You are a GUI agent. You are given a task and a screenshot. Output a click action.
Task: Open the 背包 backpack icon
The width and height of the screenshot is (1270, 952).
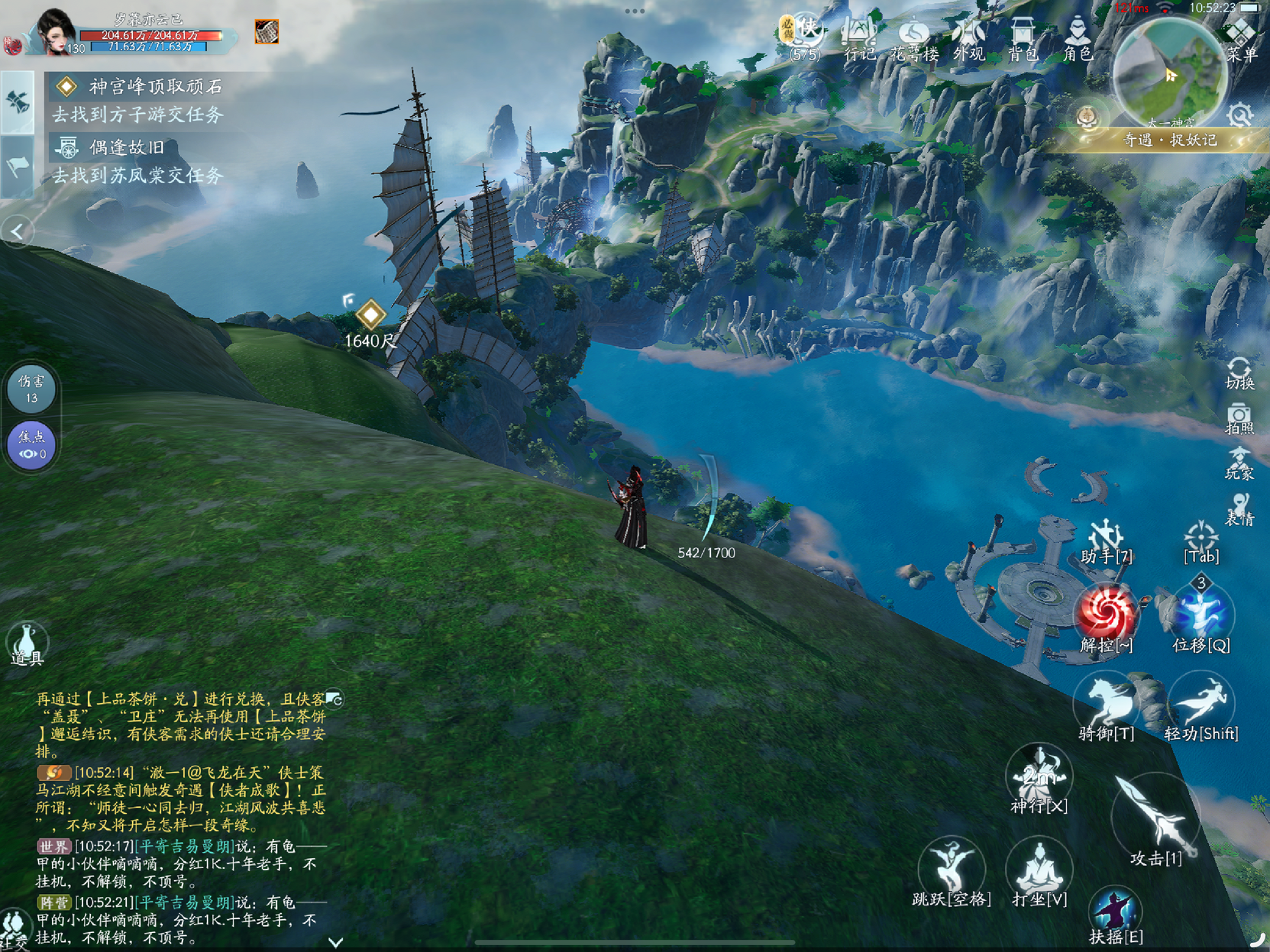click(x=1023, y=38)
